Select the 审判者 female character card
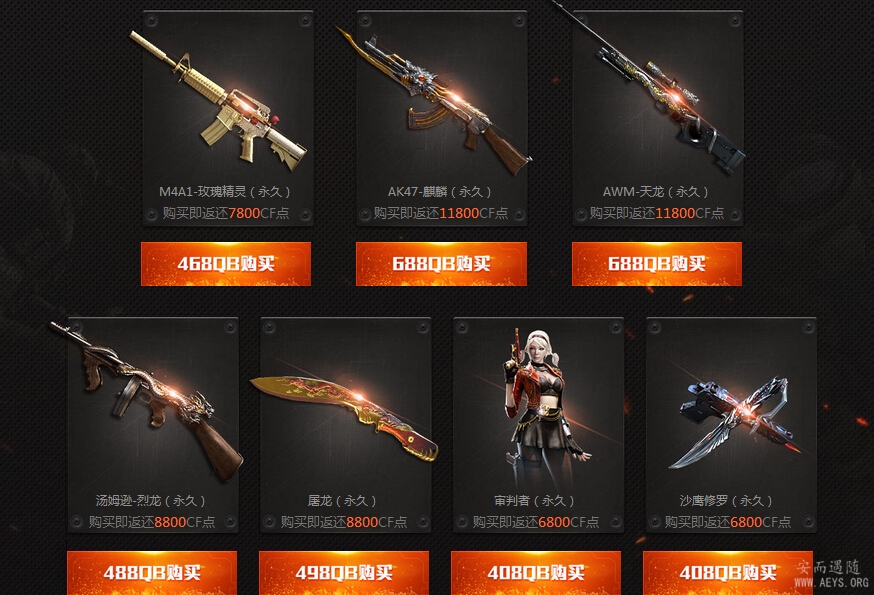 coord(537,425)
